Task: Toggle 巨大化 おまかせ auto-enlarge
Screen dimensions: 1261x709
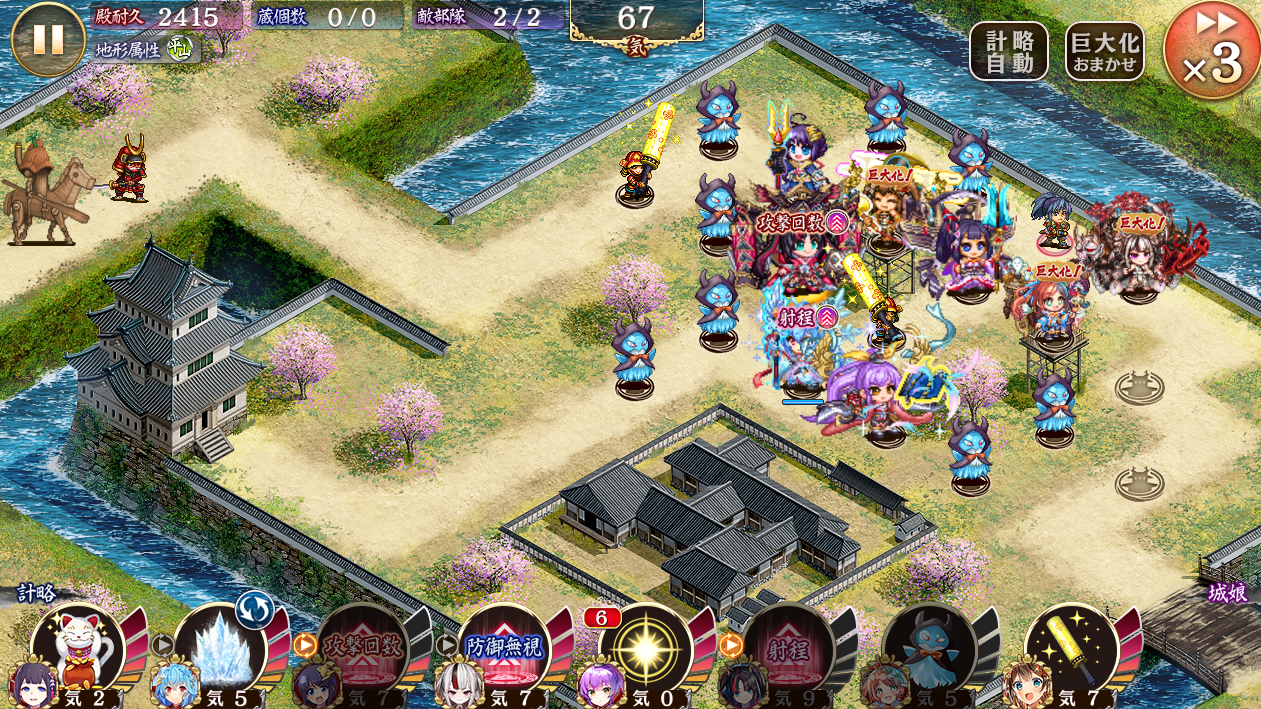Action: pyautogui.click(x=1104, y=51)
